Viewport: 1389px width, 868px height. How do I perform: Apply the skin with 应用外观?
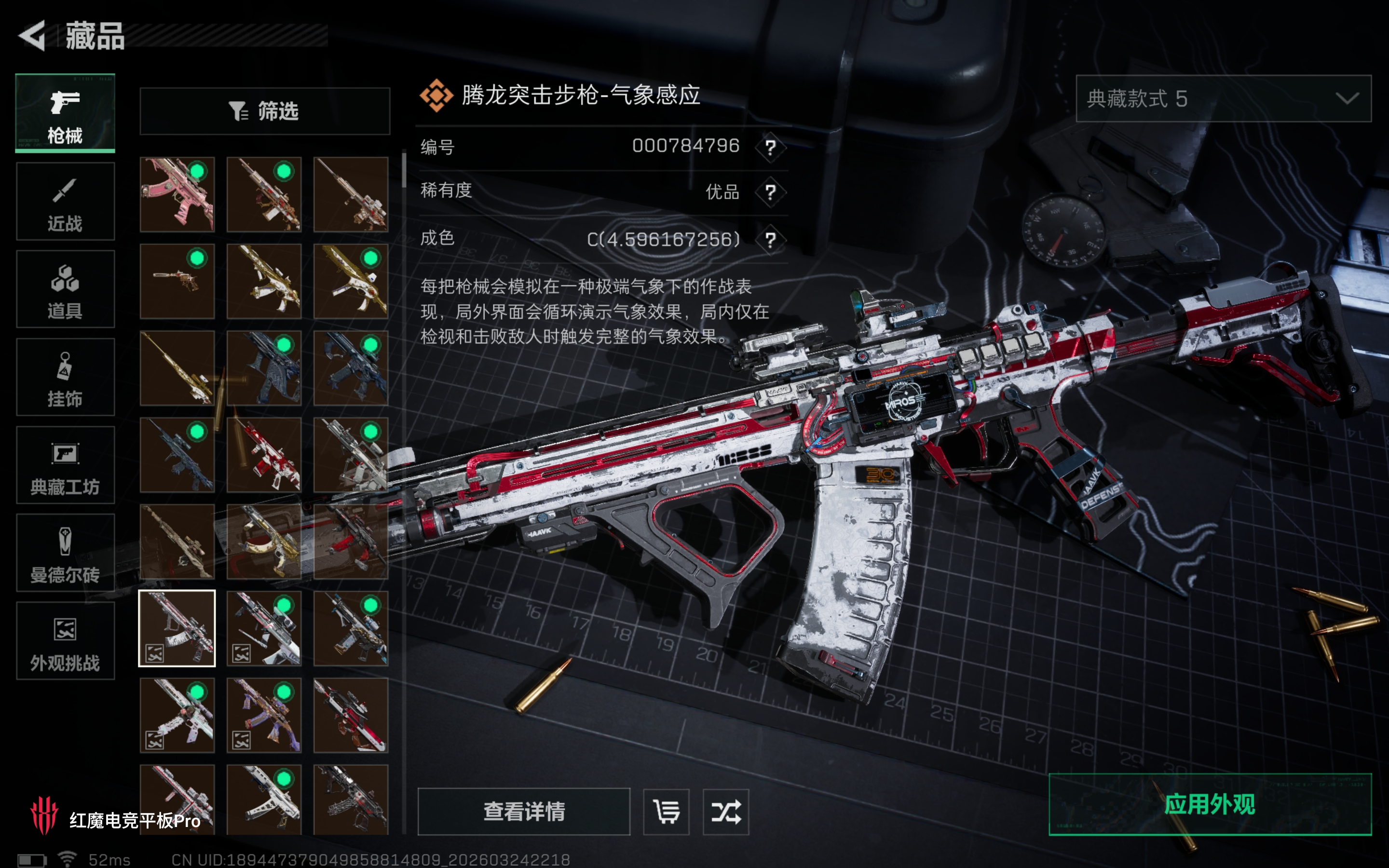pyautogui.click(x=1210, y=804)
